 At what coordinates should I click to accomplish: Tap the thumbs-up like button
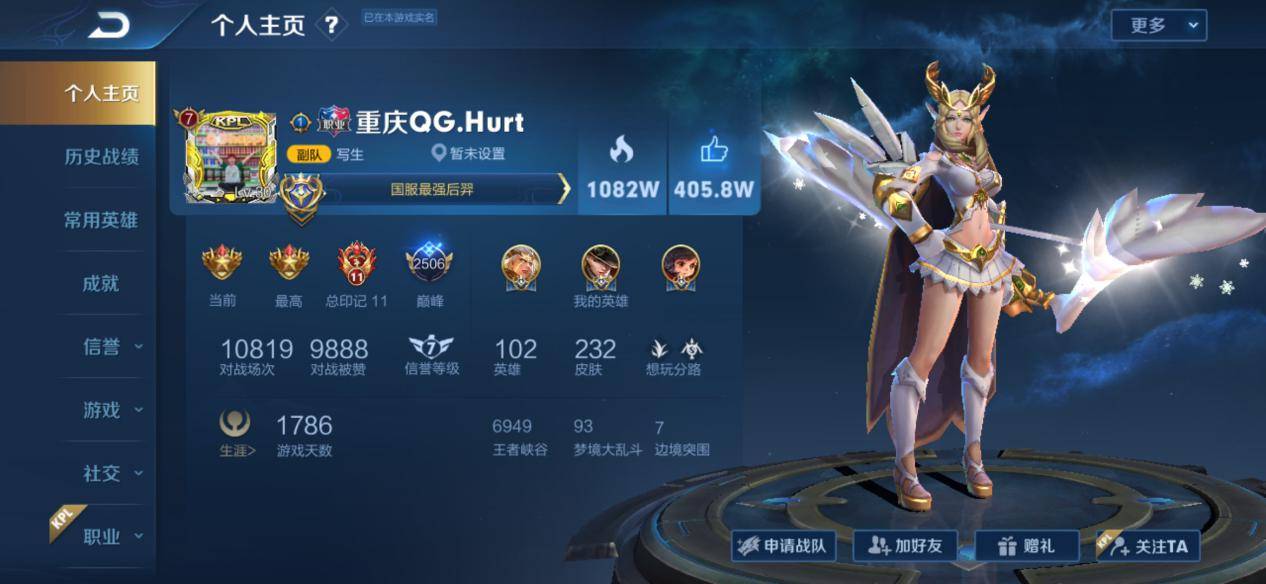(714, 151)
